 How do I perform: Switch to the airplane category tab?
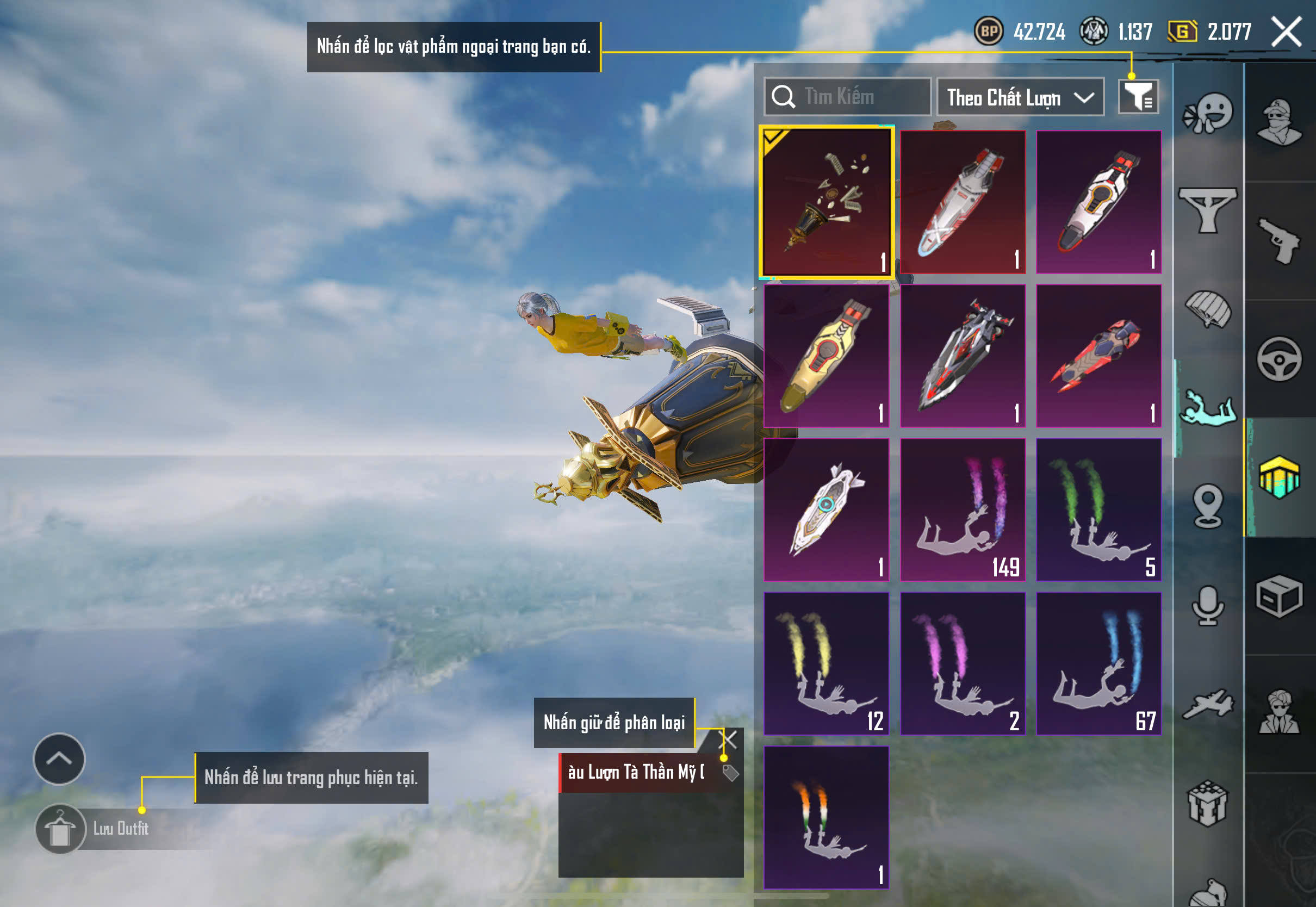(1208, 705)
